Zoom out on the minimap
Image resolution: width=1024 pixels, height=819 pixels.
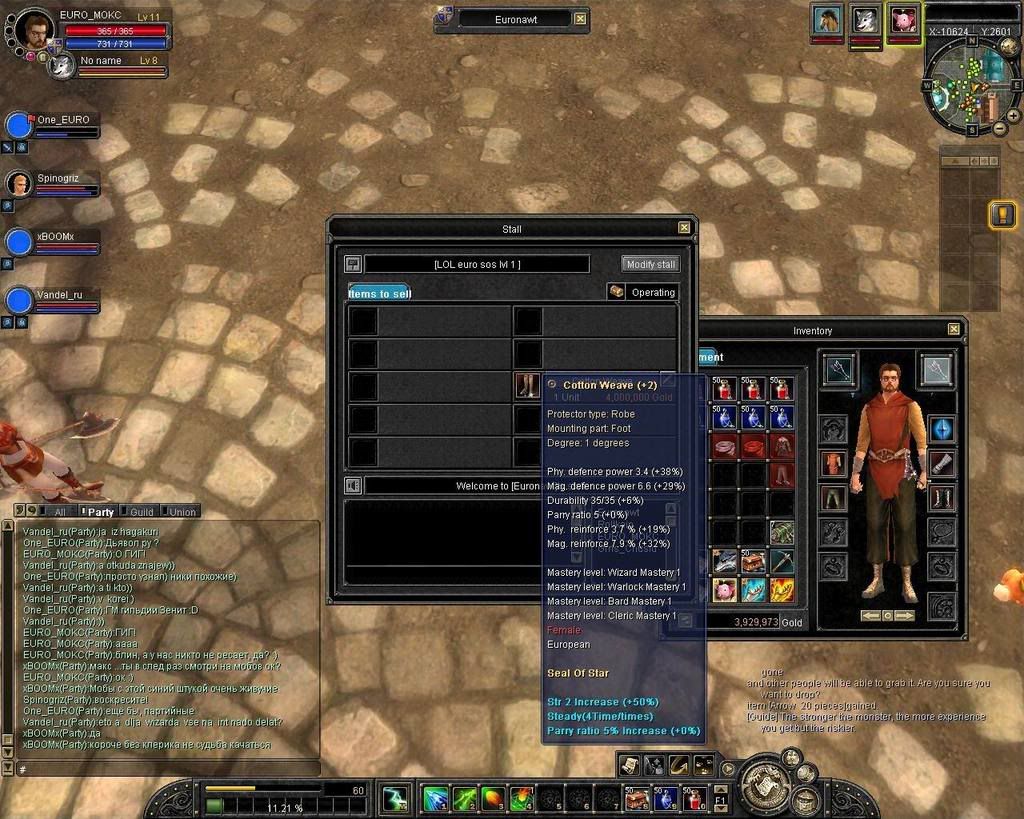coord(1000,128)
